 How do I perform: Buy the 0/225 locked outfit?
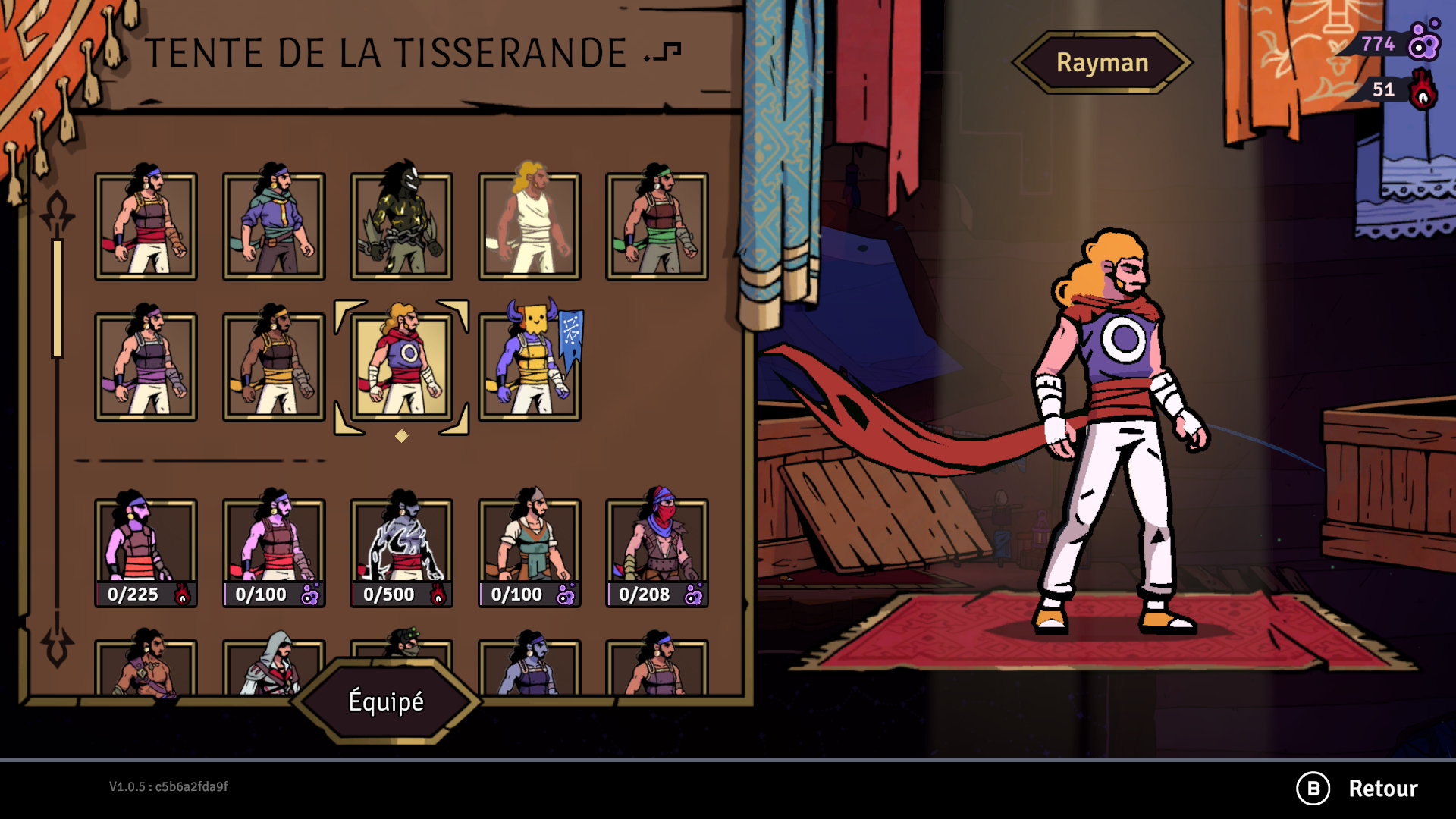click(146, 552)
